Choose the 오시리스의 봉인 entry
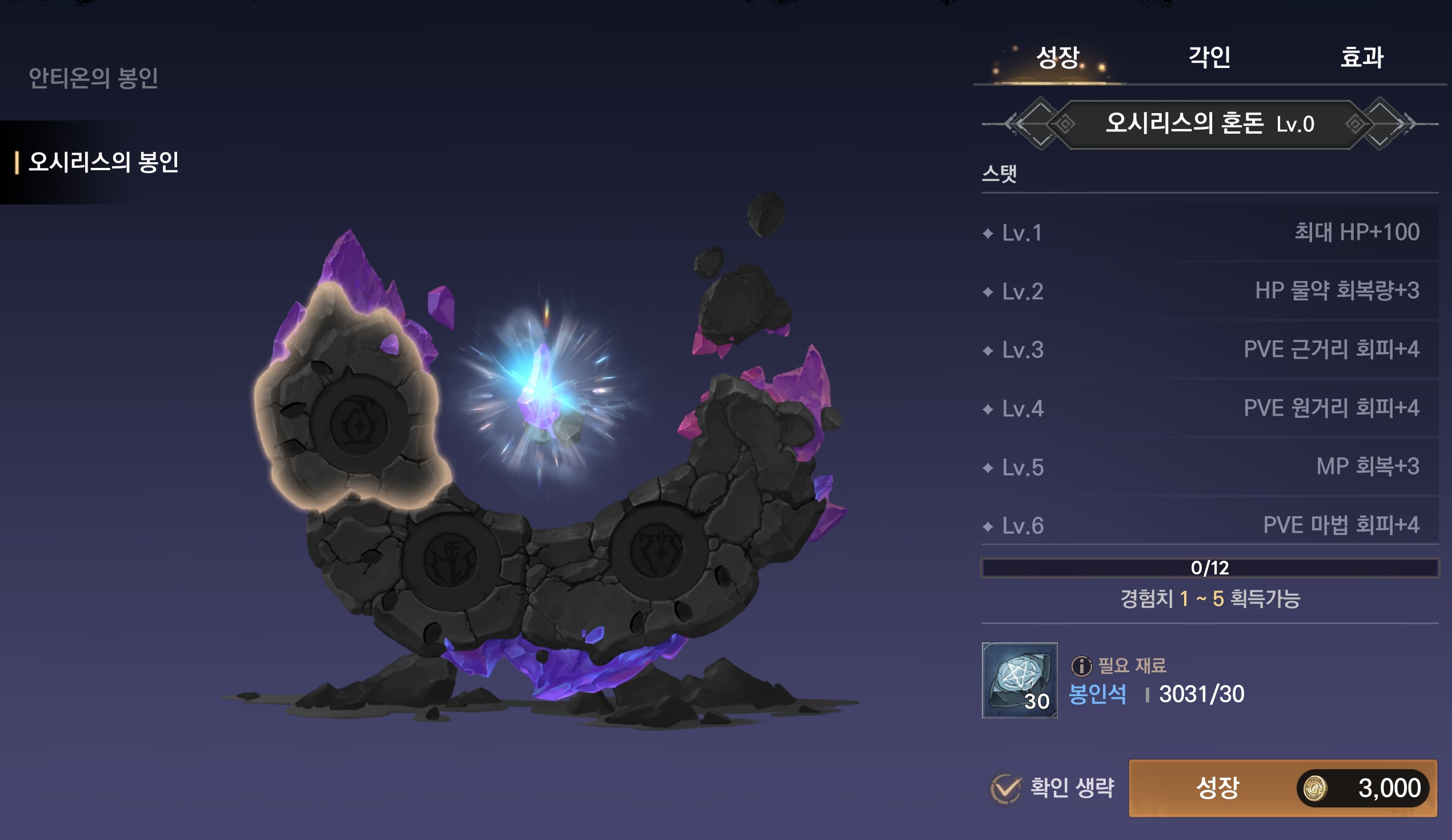The image size is (1452, 840). click(104, 162)
